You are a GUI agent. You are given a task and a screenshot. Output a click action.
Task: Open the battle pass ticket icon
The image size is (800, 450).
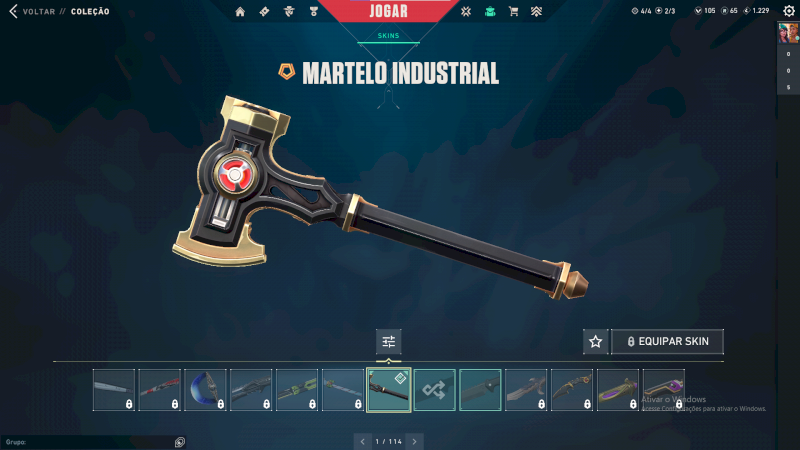coord(264,12)
